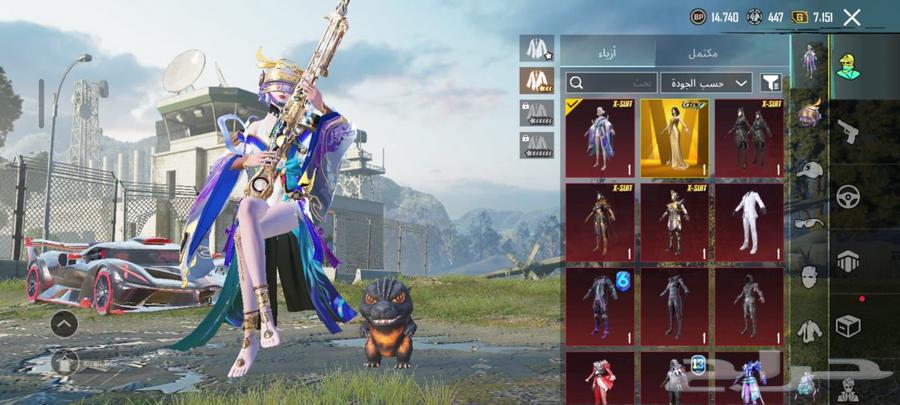900x405 pixels.
Task: Switch to the أزياء outfits tab
Action: point(607,52)
